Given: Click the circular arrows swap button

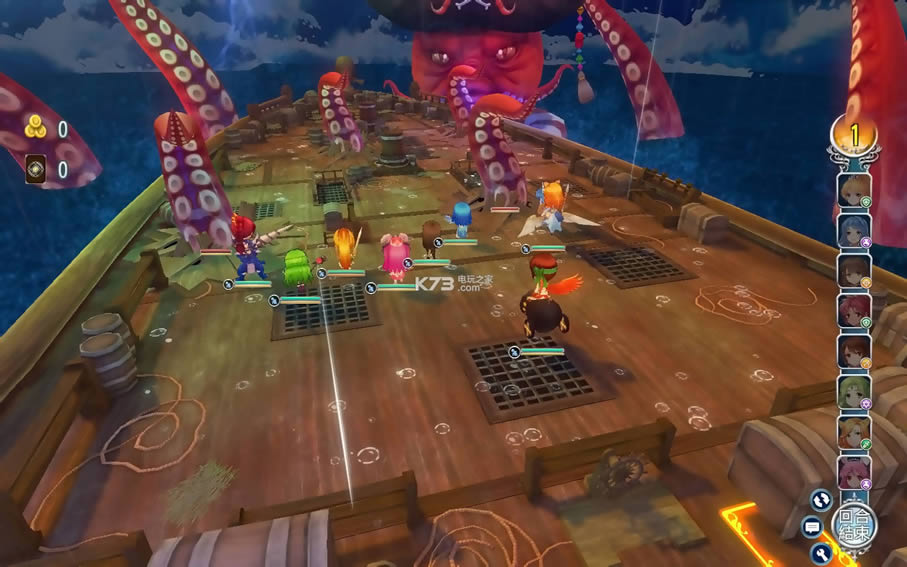Looking at the screenshot, I should 822,499.
